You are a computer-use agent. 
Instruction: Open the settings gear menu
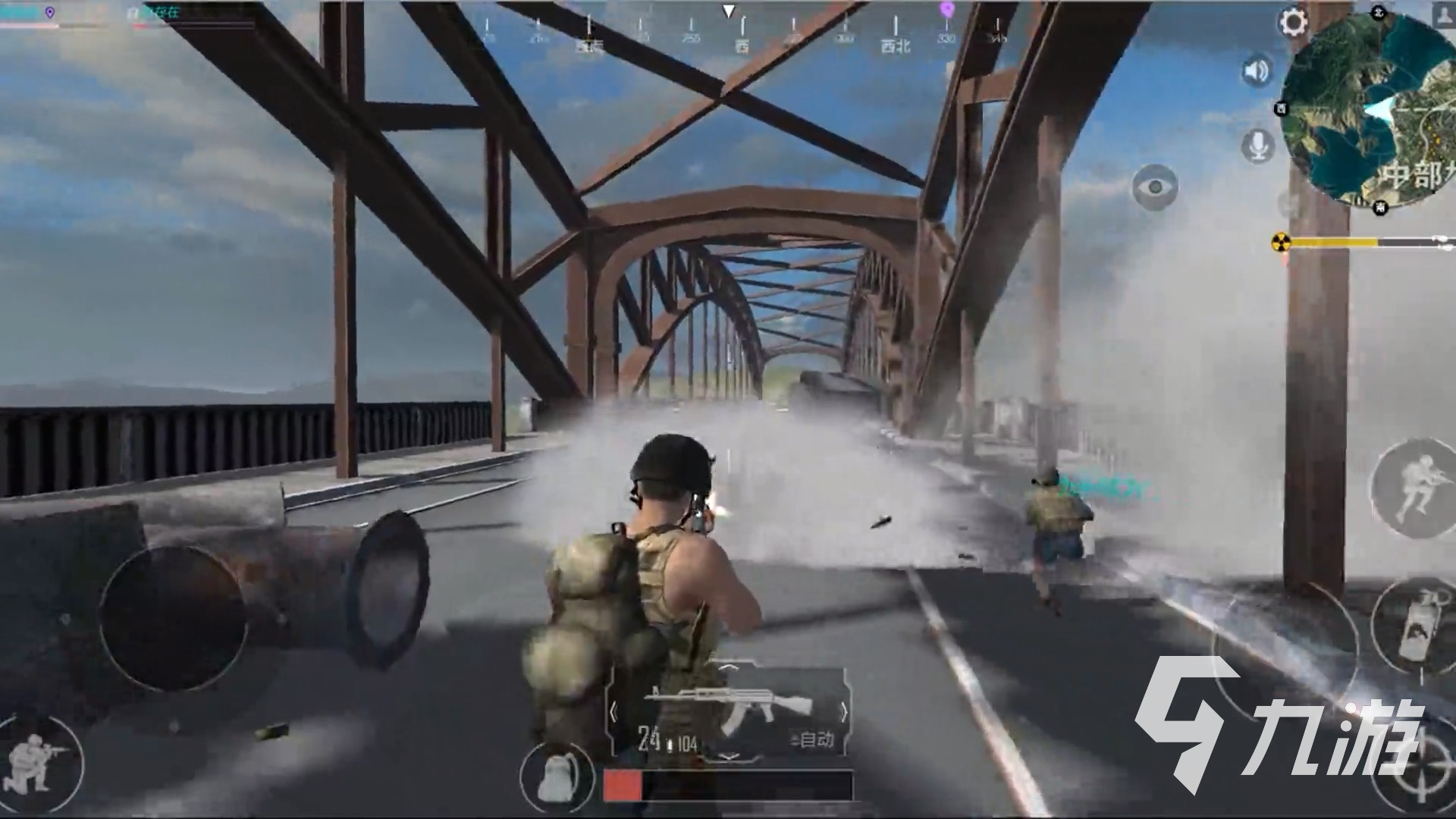[x=1294, y=22]
